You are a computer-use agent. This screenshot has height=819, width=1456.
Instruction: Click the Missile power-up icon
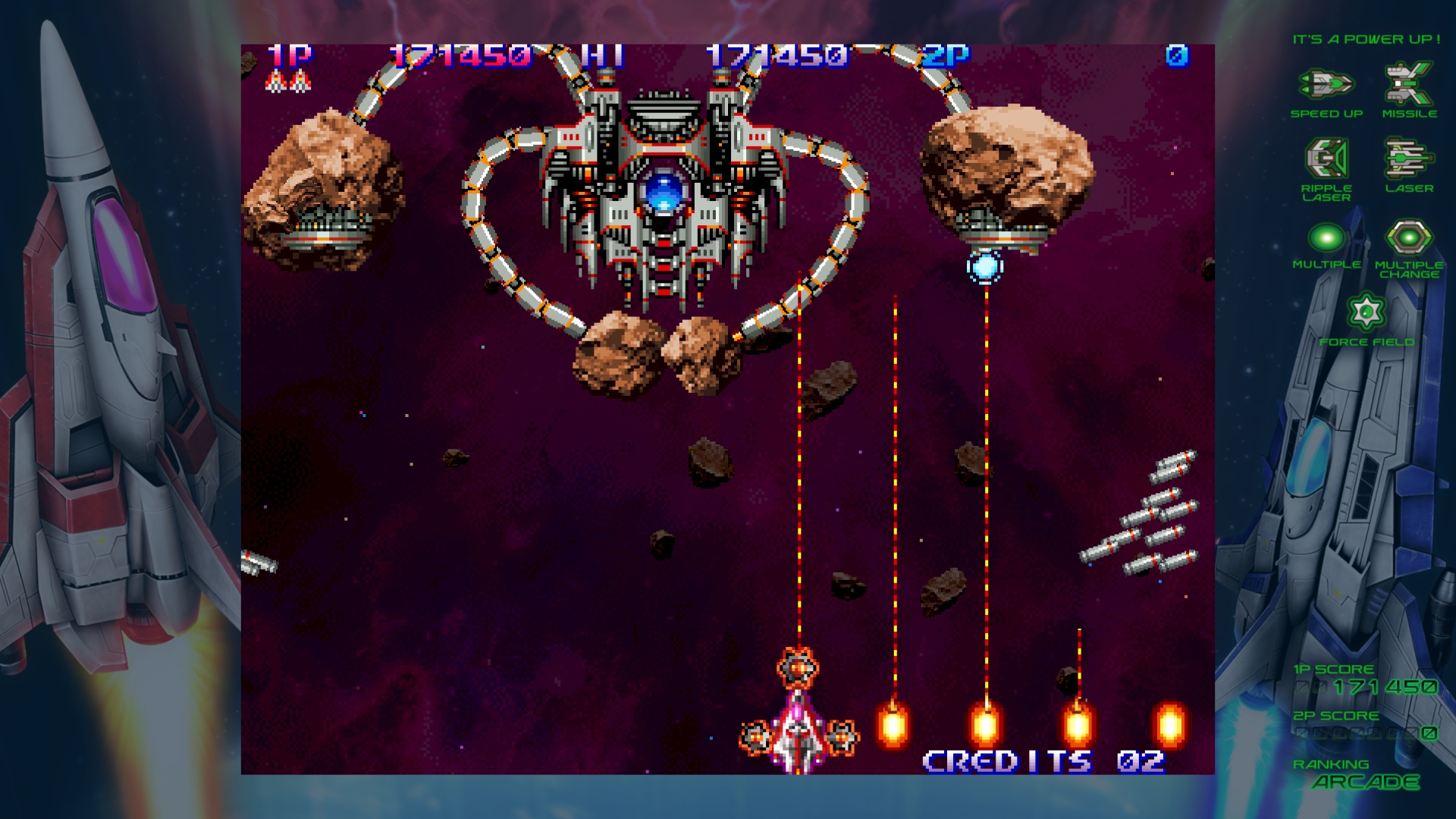pos(1408,83)
